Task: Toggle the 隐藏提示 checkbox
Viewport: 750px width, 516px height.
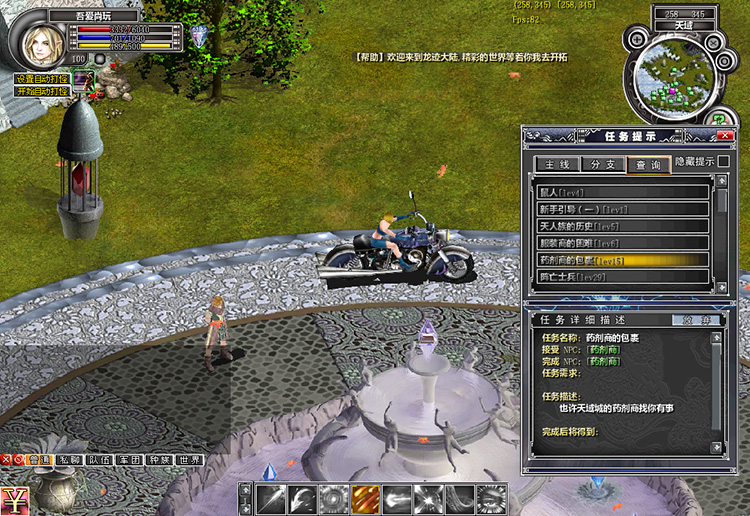Action: (723, 161)
